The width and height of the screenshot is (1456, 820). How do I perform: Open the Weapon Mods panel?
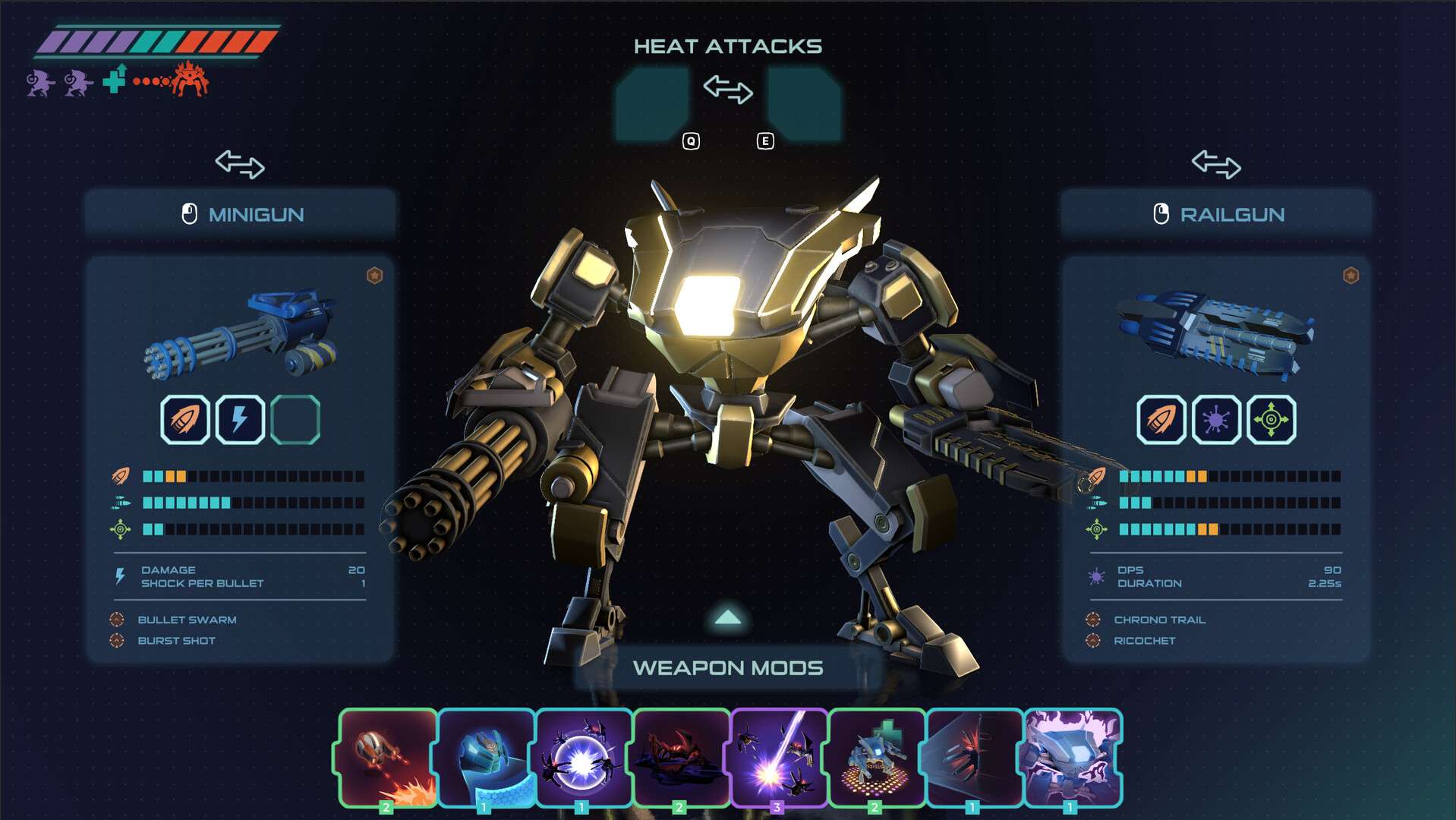click(728, 667)
